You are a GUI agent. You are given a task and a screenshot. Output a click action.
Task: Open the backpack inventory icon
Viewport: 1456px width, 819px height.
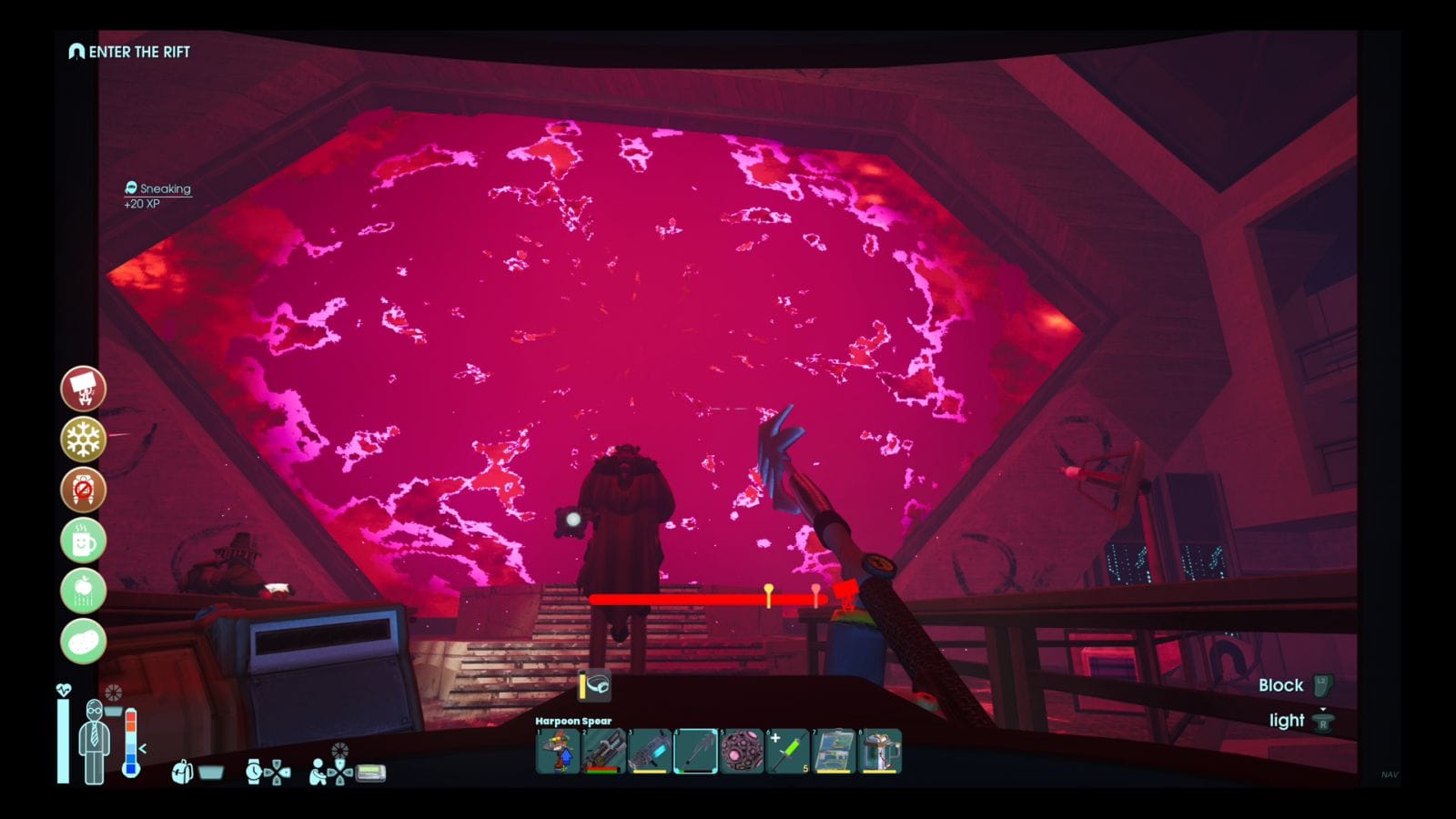click(x=182, y=773)
